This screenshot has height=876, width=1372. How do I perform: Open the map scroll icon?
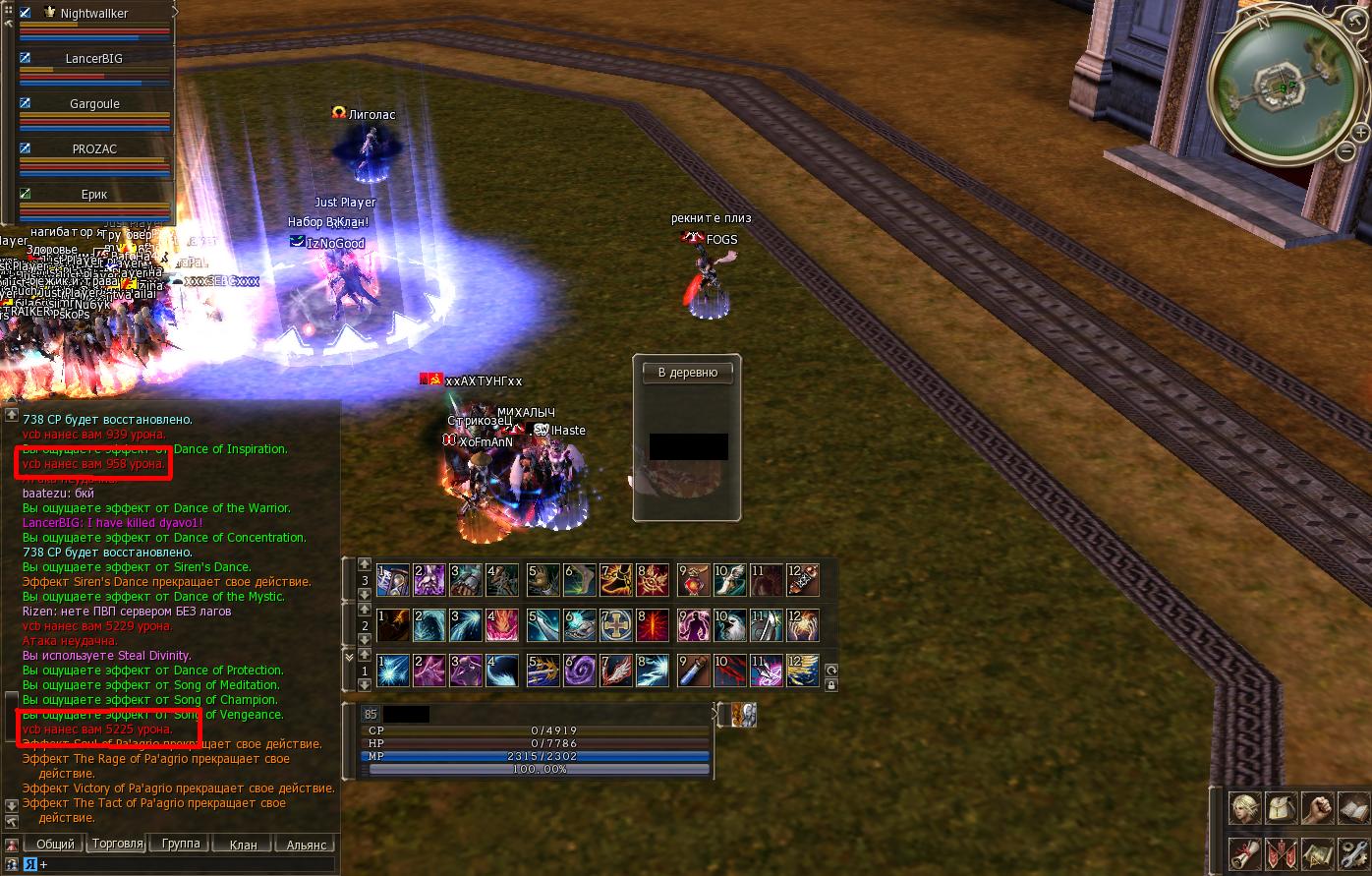tap(1317, 852)
